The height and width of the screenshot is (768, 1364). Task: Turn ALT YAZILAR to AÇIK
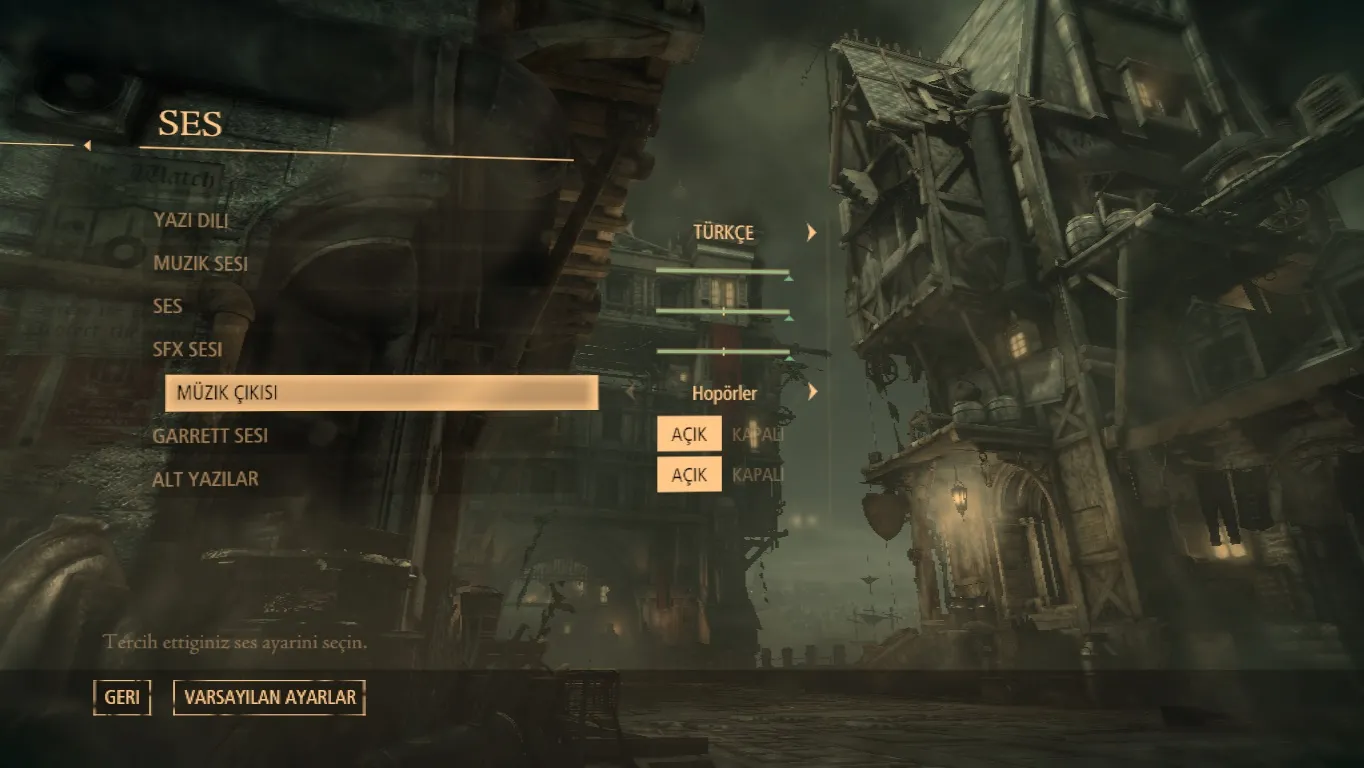(x=689, y=475)
